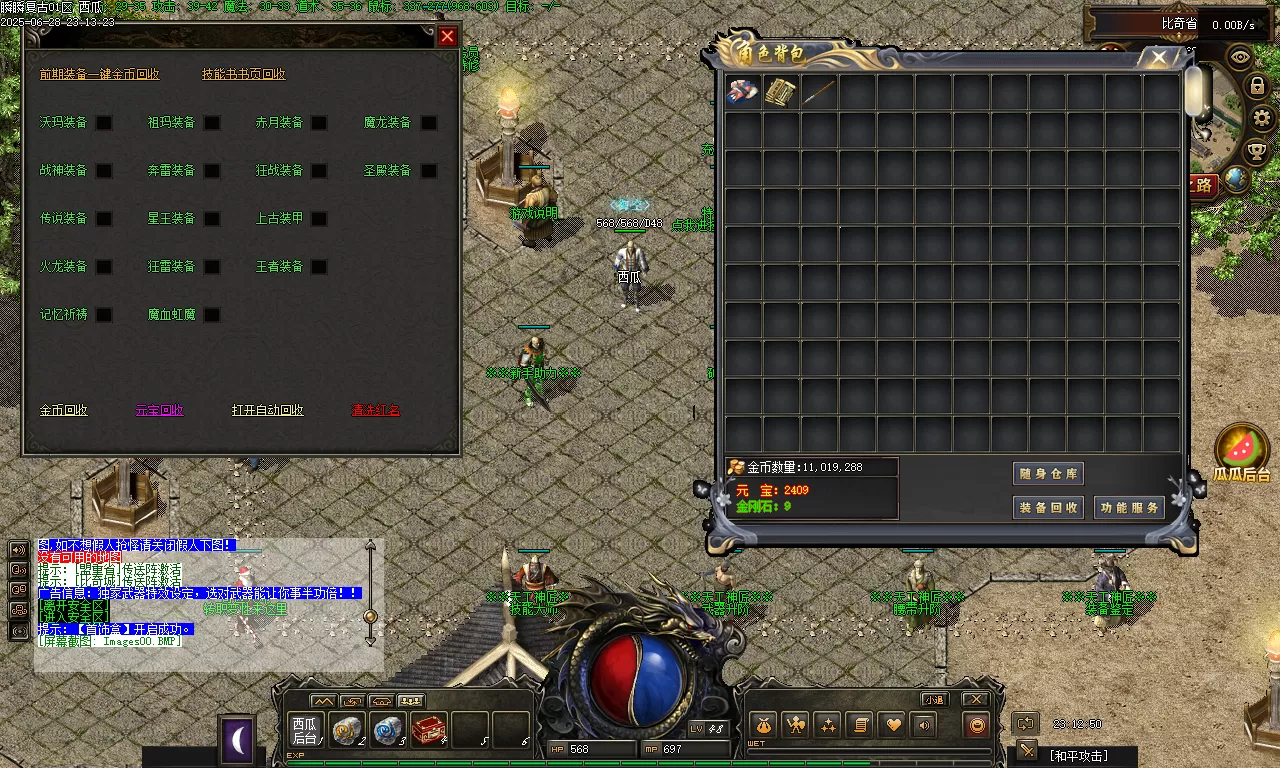Use the red treasure chest hotbar slot
The height and width of the screenshot is (768, 1280).
click(x=429, y=730)
